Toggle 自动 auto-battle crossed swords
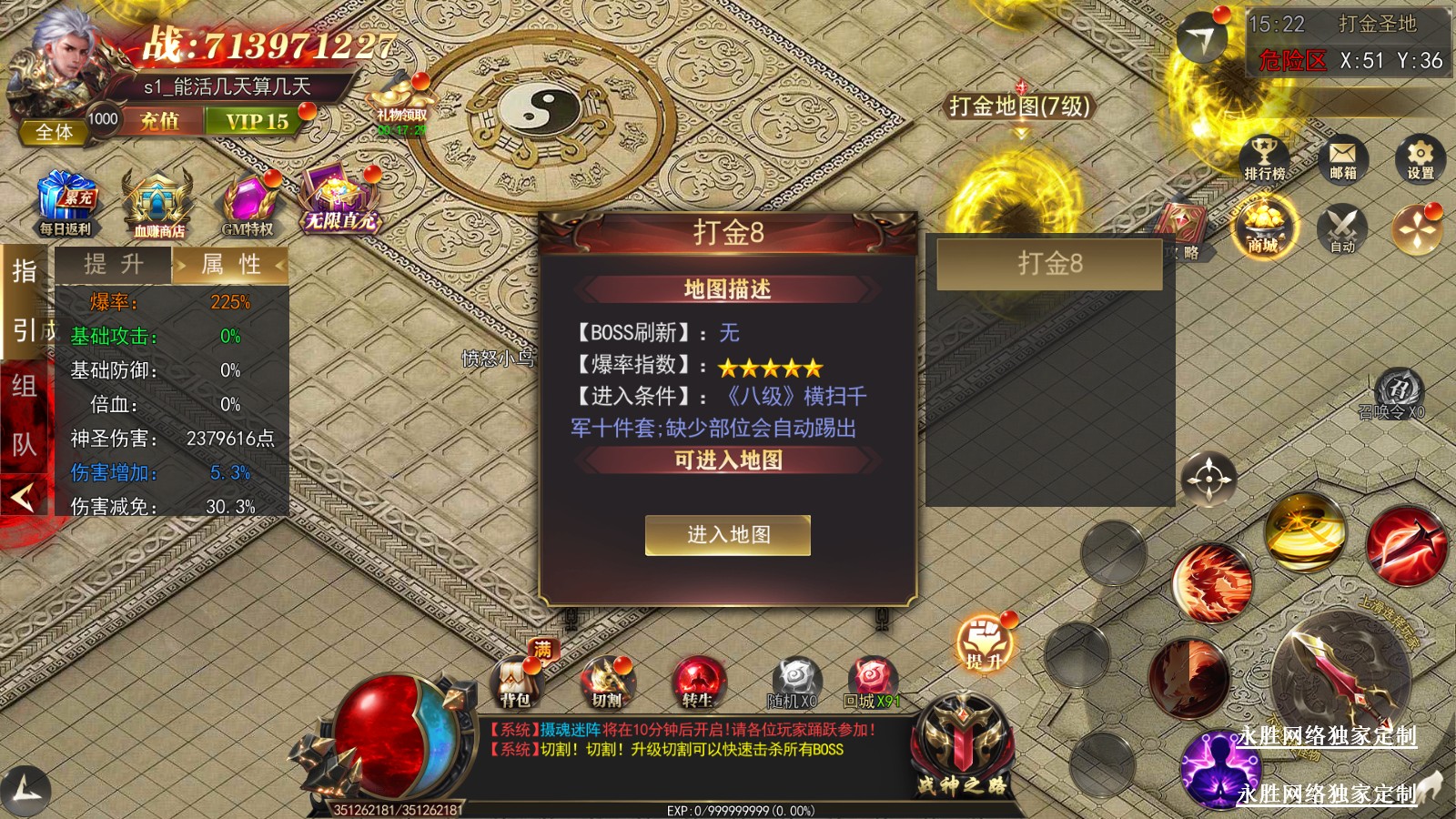This screenshot has width=1456, height=819. tap(1342, 228)
